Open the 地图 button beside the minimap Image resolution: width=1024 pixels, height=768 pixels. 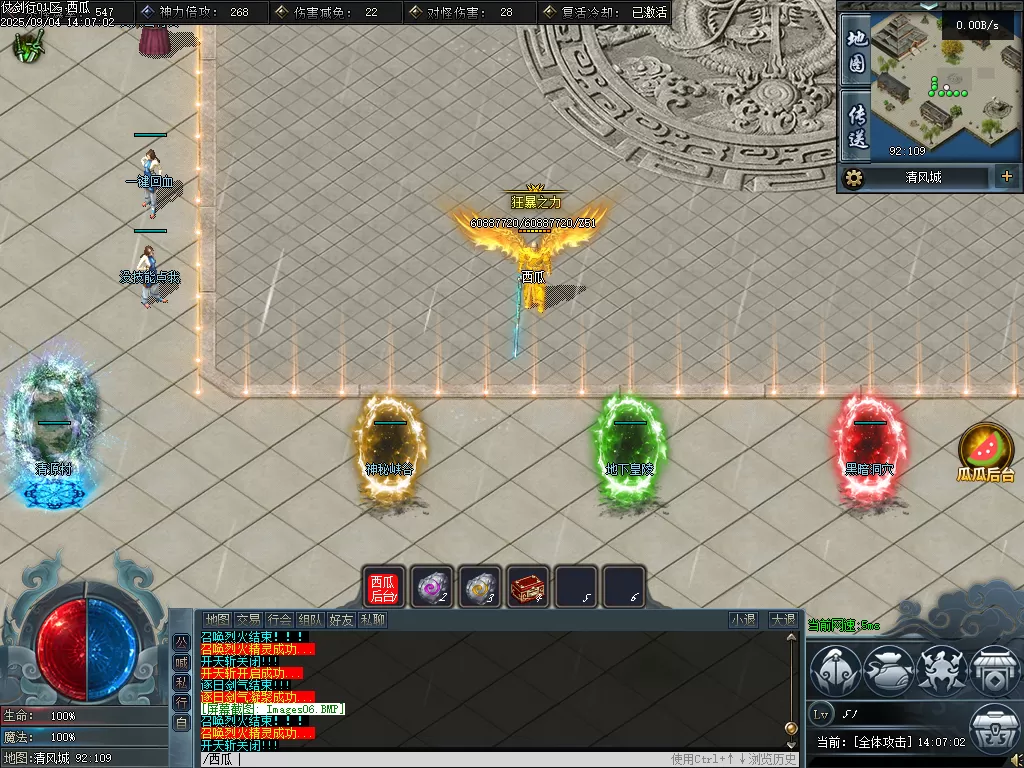[x=856, y=50]
